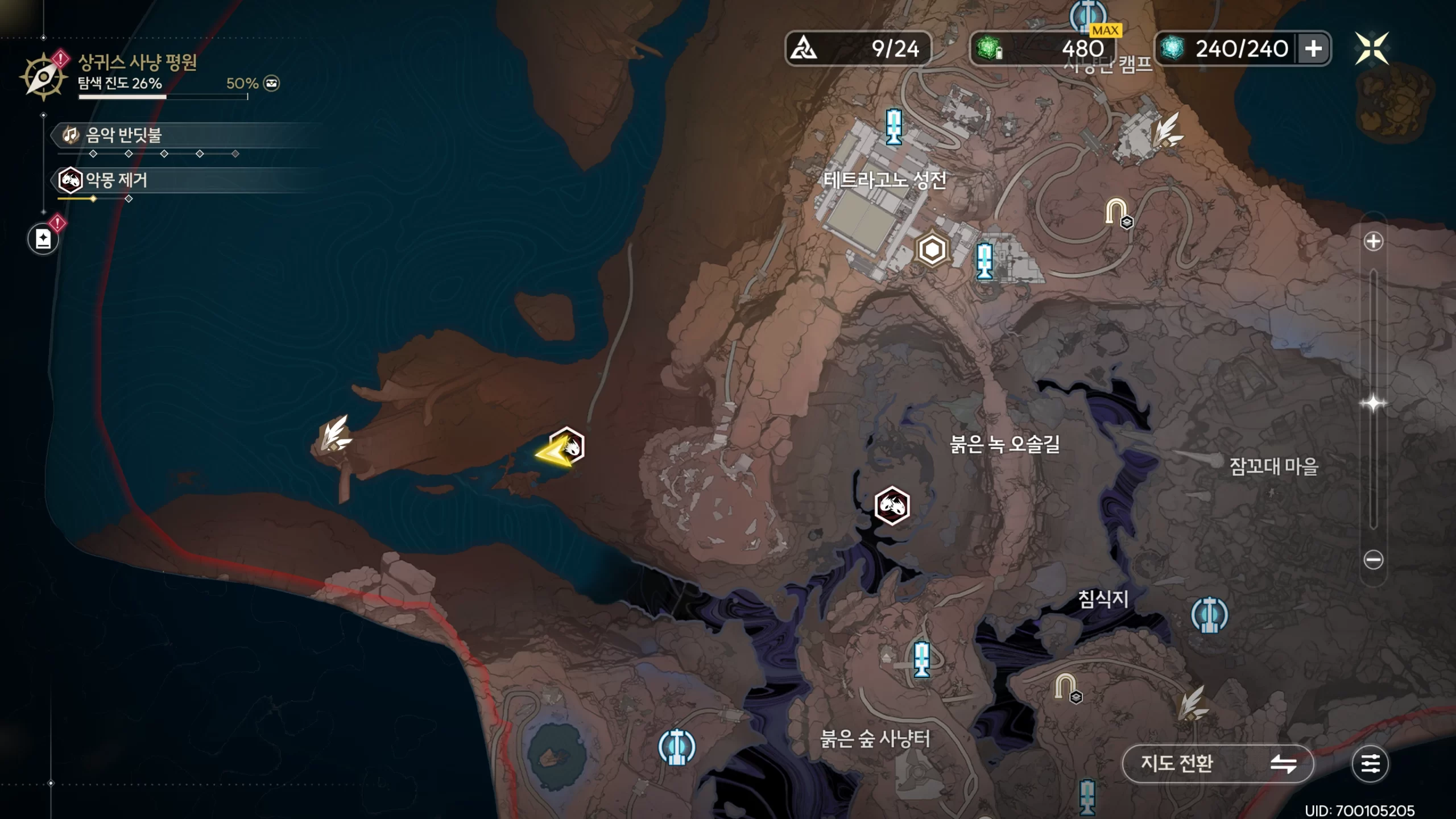Claim the 50% exploration reward chest
Image resolution: width=1456 pixels, height=819 pixels.
tap(272, 84)
